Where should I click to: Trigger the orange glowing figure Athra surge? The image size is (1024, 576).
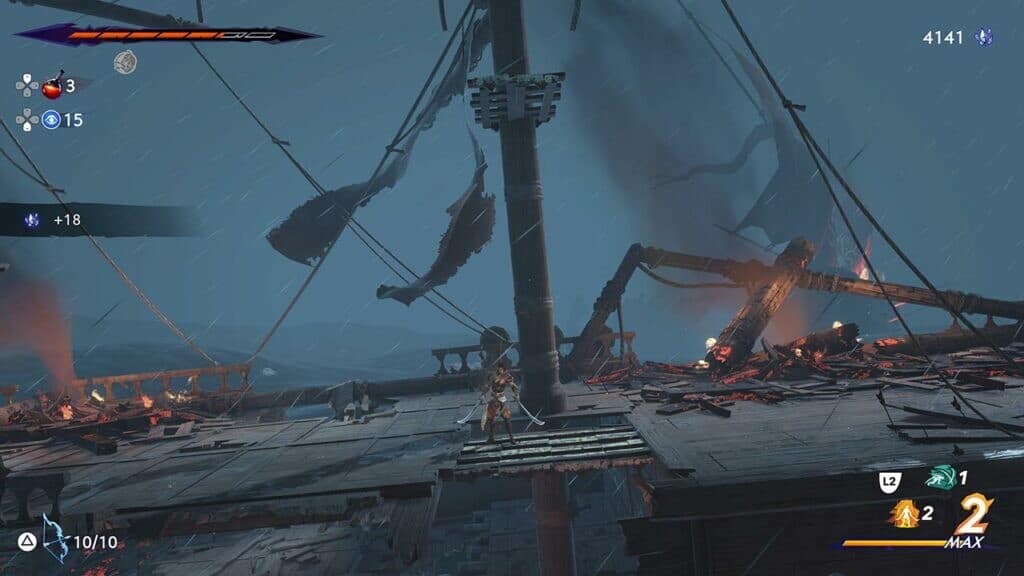pyautogui.click(x=903, y=514)
